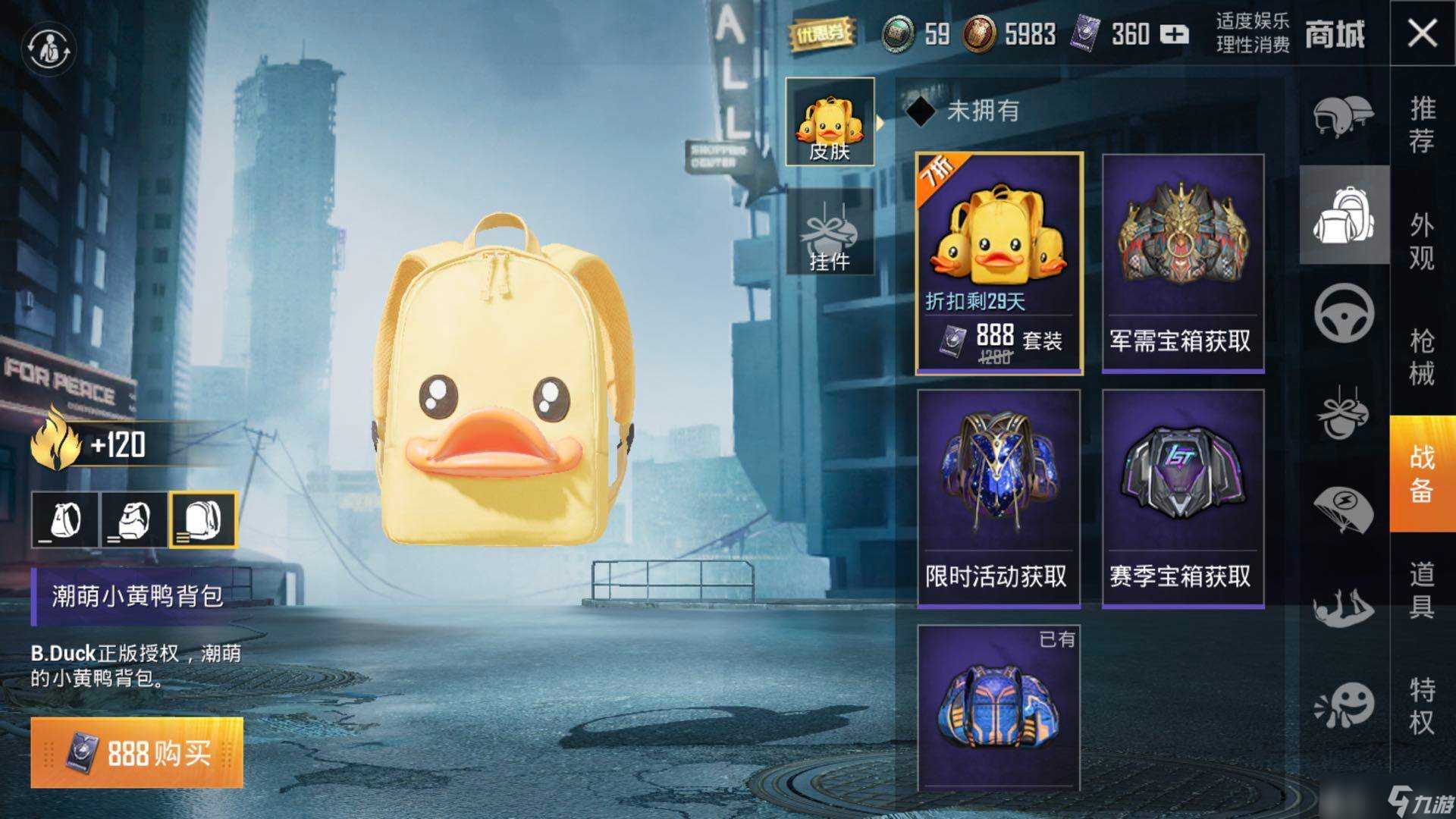Viewport: 1456px width, 819px height.
Task: Select the 888 duck backpack set tile
Action: (999, 263)
